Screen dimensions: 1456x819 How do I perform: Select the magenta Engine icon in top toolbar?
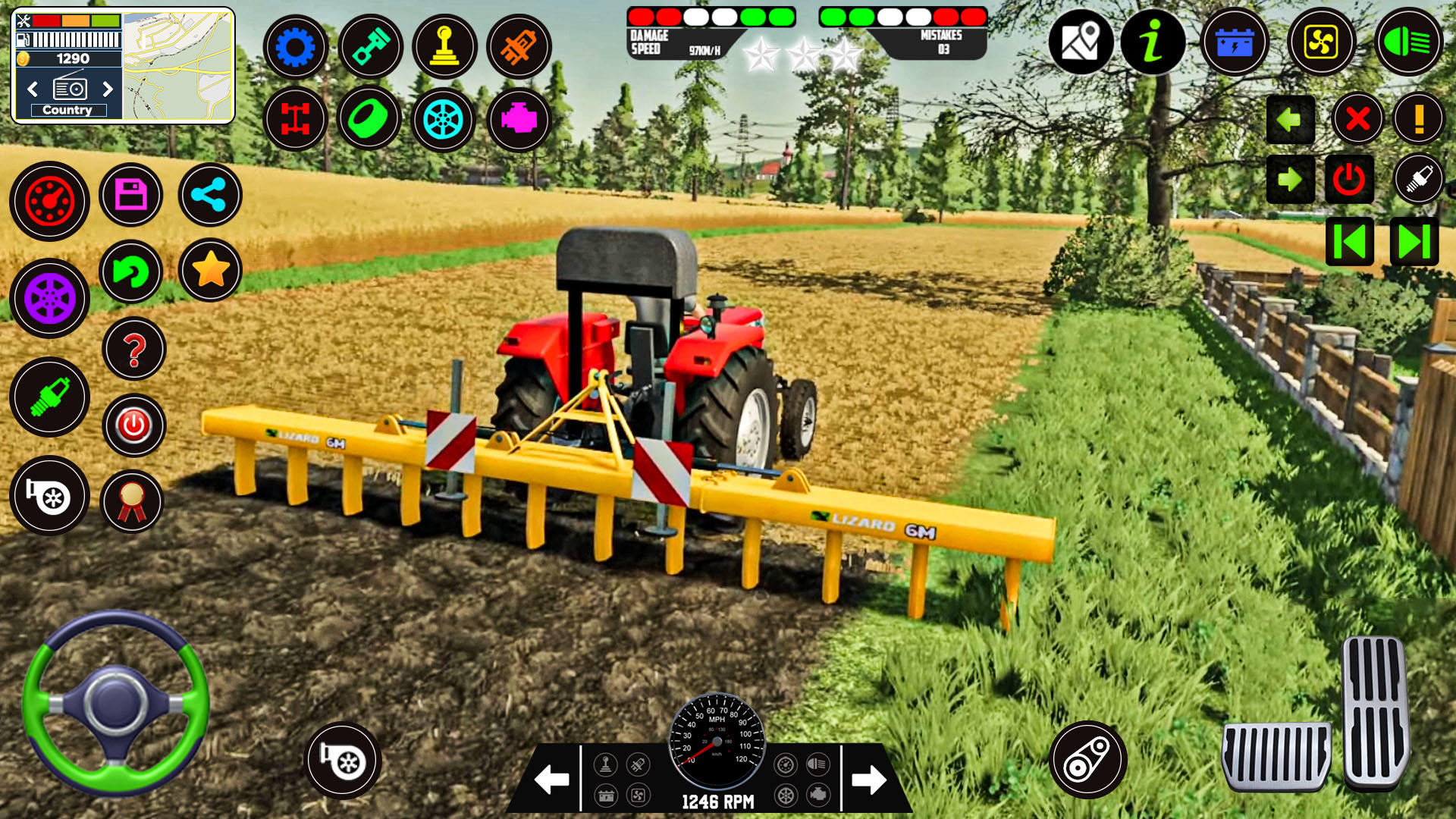[x=519, y=119]
